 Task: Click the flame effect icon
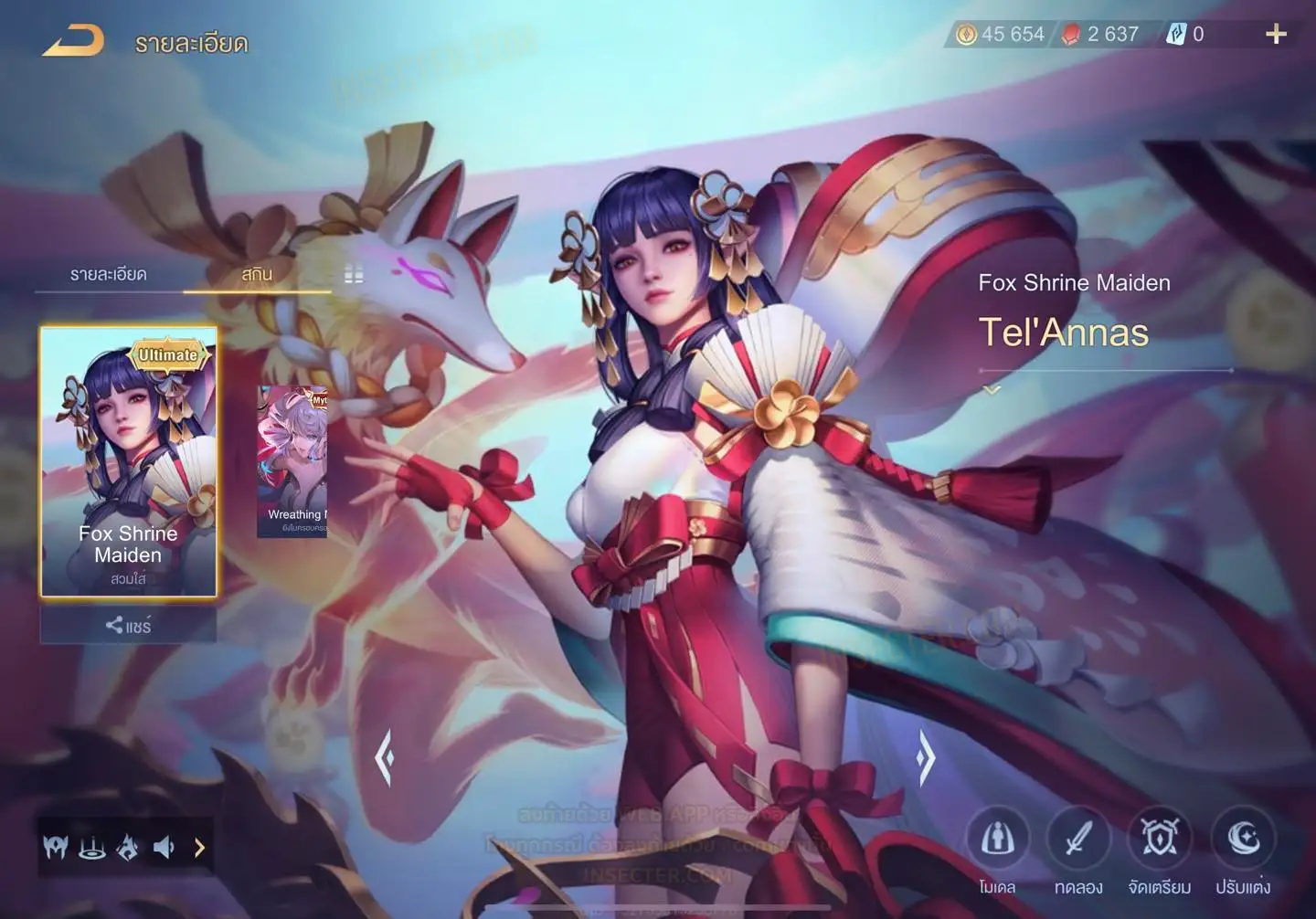click(128, 848)
